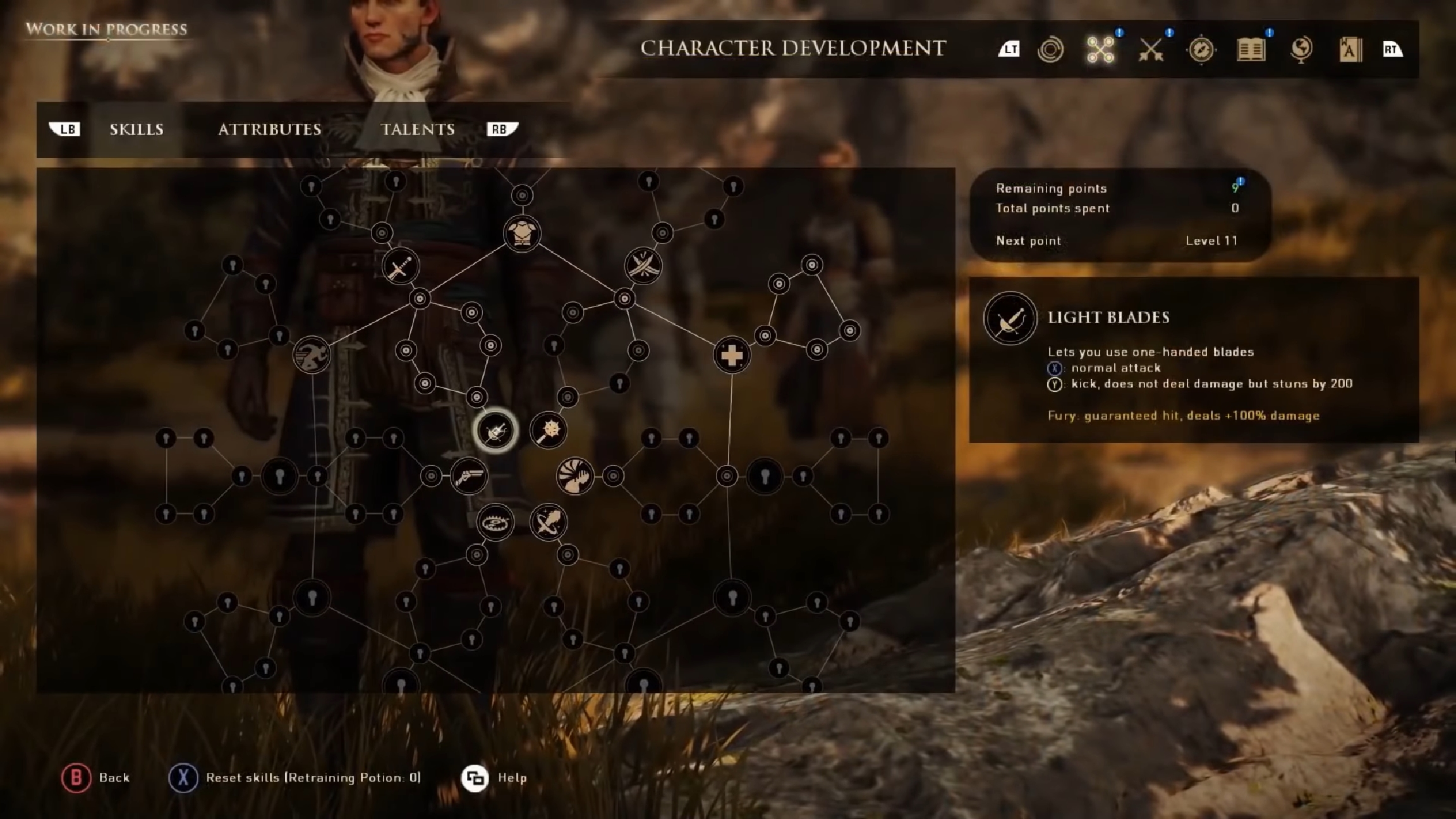Switch to the TALENTS tab
The width and height of the screenshot is (1456, 819).
click(418, 130)
